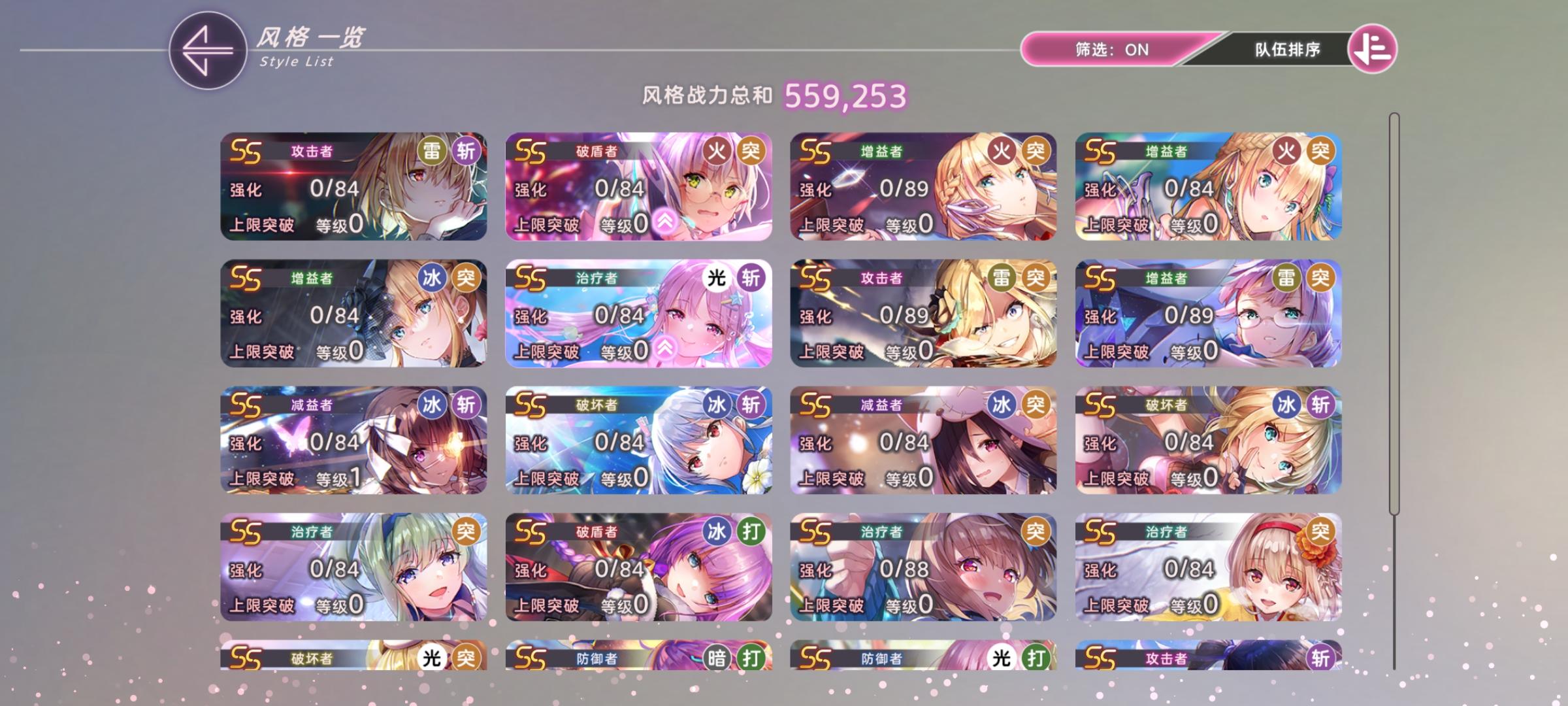The image size is (1568, 706).
Task: Tap the 雷 element icon on the top-left attacker card
Action: pos(431,149)
